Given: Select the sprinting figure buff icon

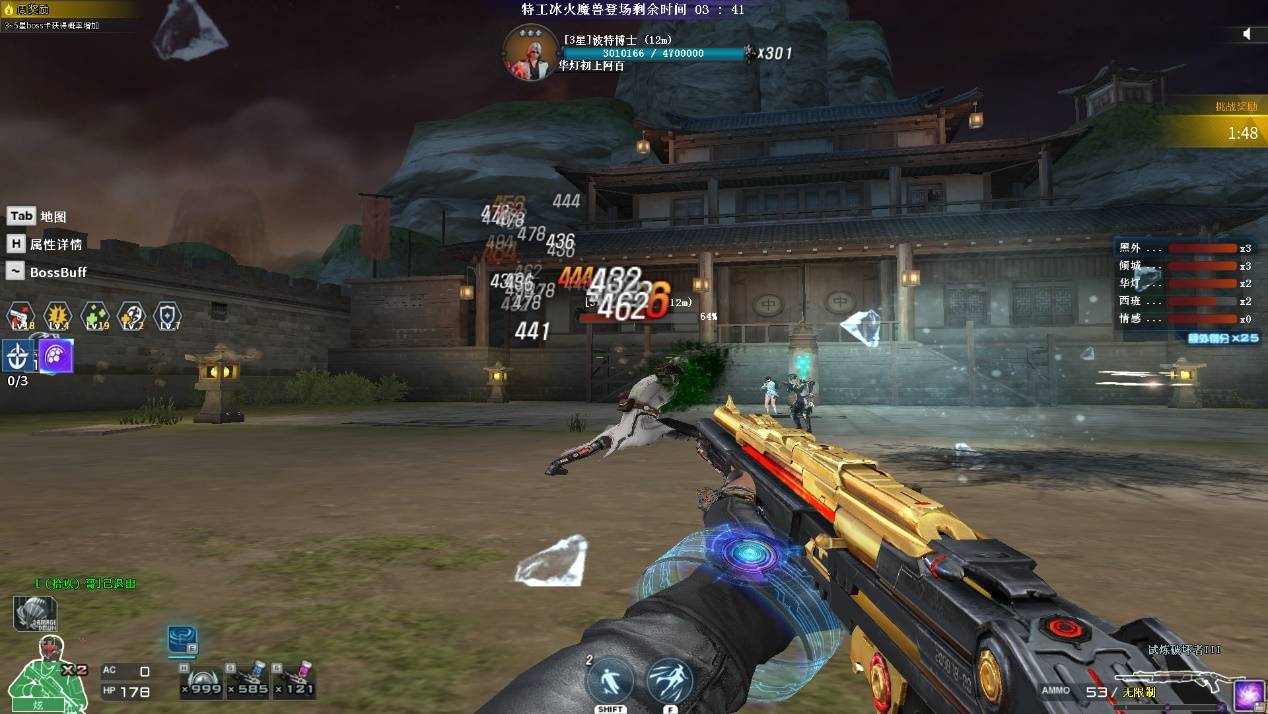Looking at the screenshot, I should tap(132, 317).
